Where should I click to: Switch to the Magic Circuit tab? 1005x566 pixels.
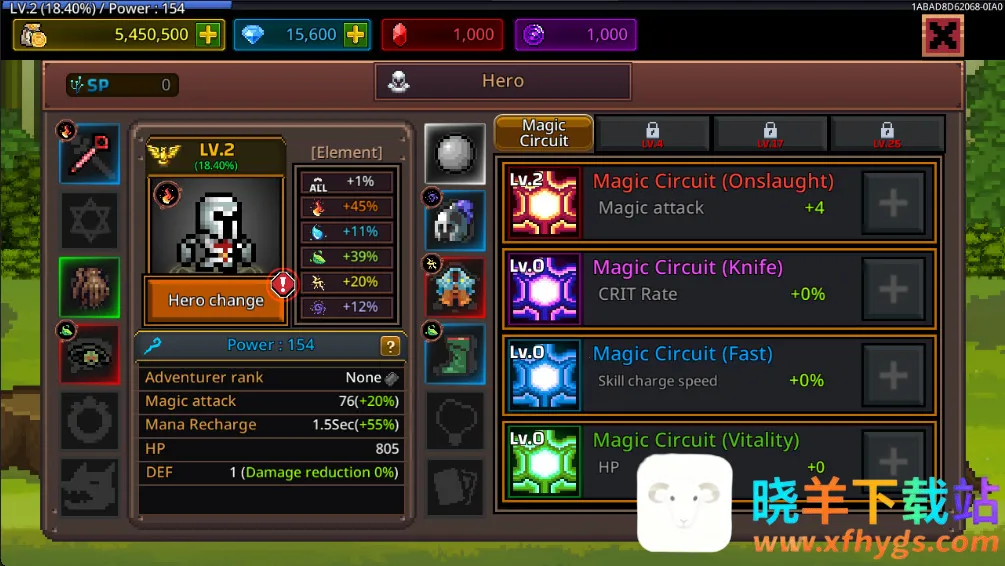coord(544,133)
